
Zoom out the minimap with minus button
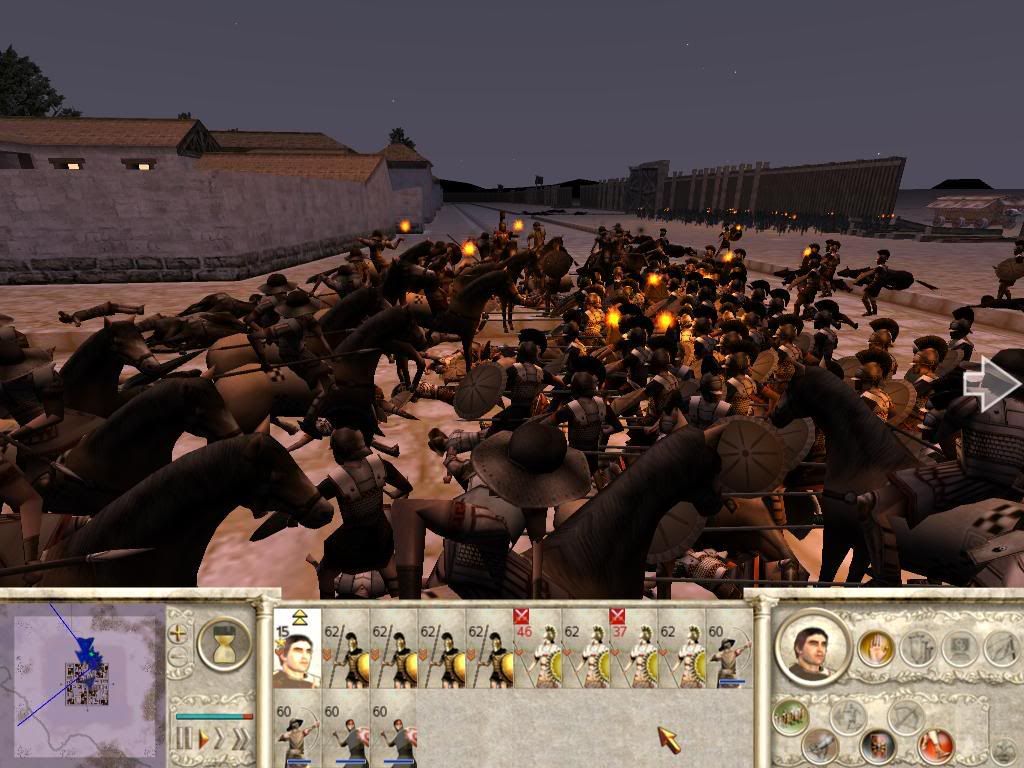click(178, 657)
